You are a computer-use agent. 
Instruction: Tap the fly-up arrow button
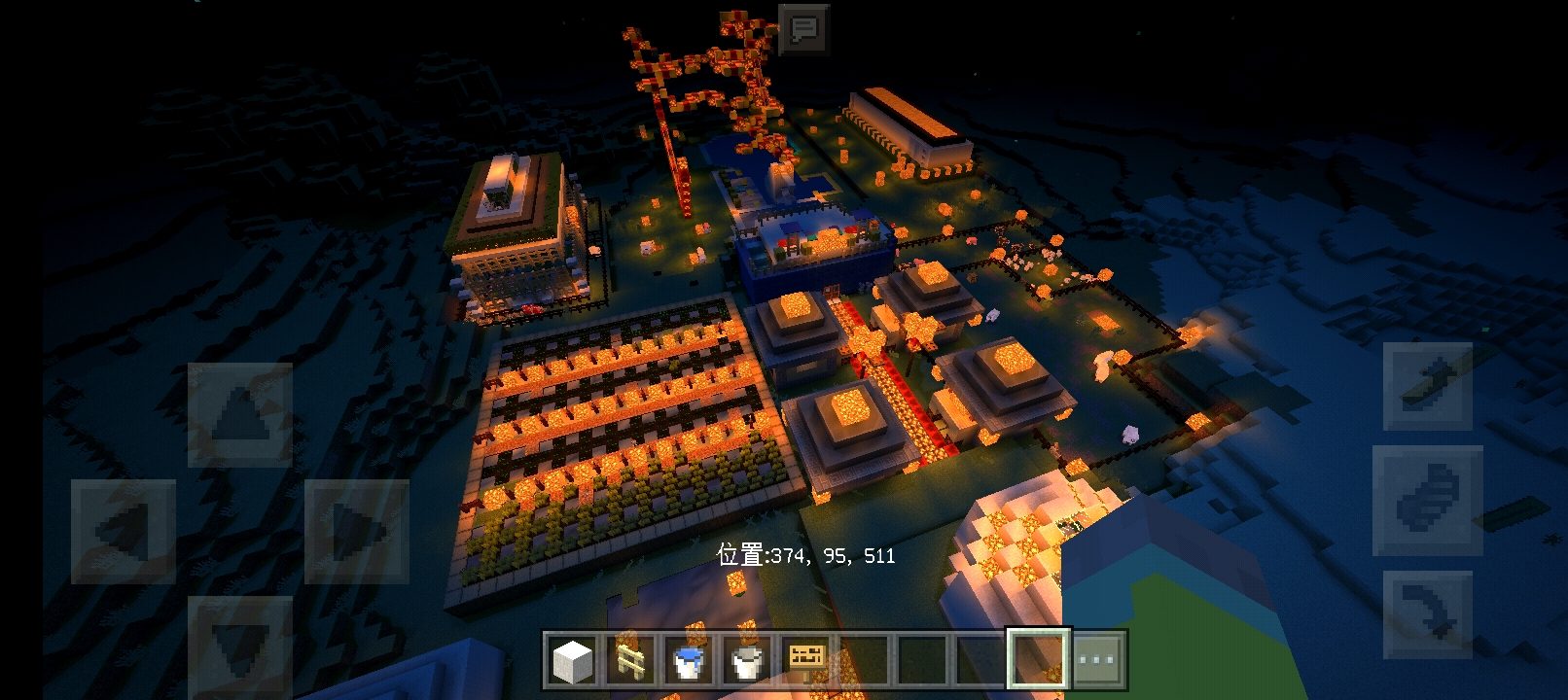[x=1427, y=386]
